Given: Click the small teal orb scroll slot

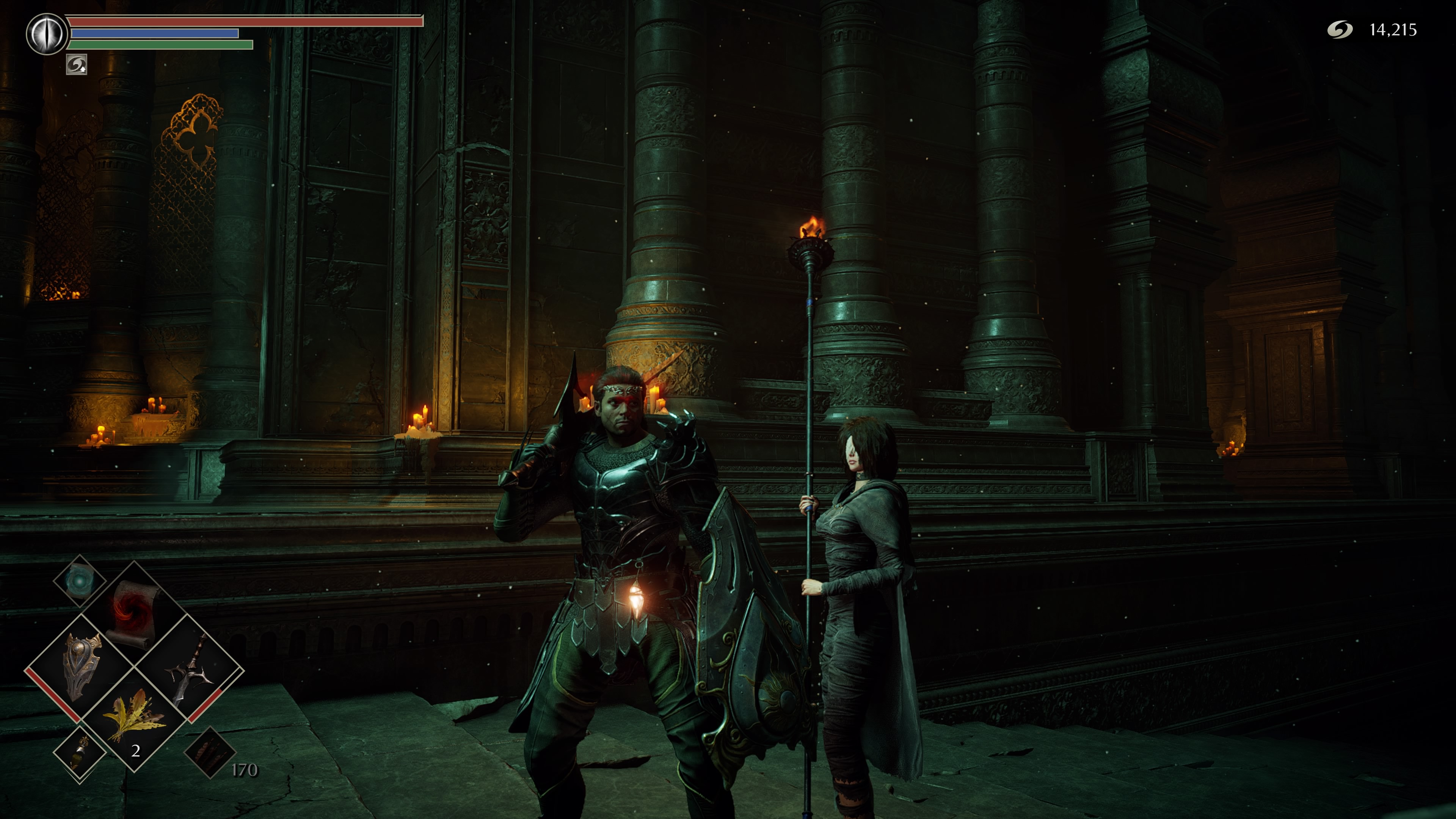Looking at the screenshot, I should coord(79,581).
